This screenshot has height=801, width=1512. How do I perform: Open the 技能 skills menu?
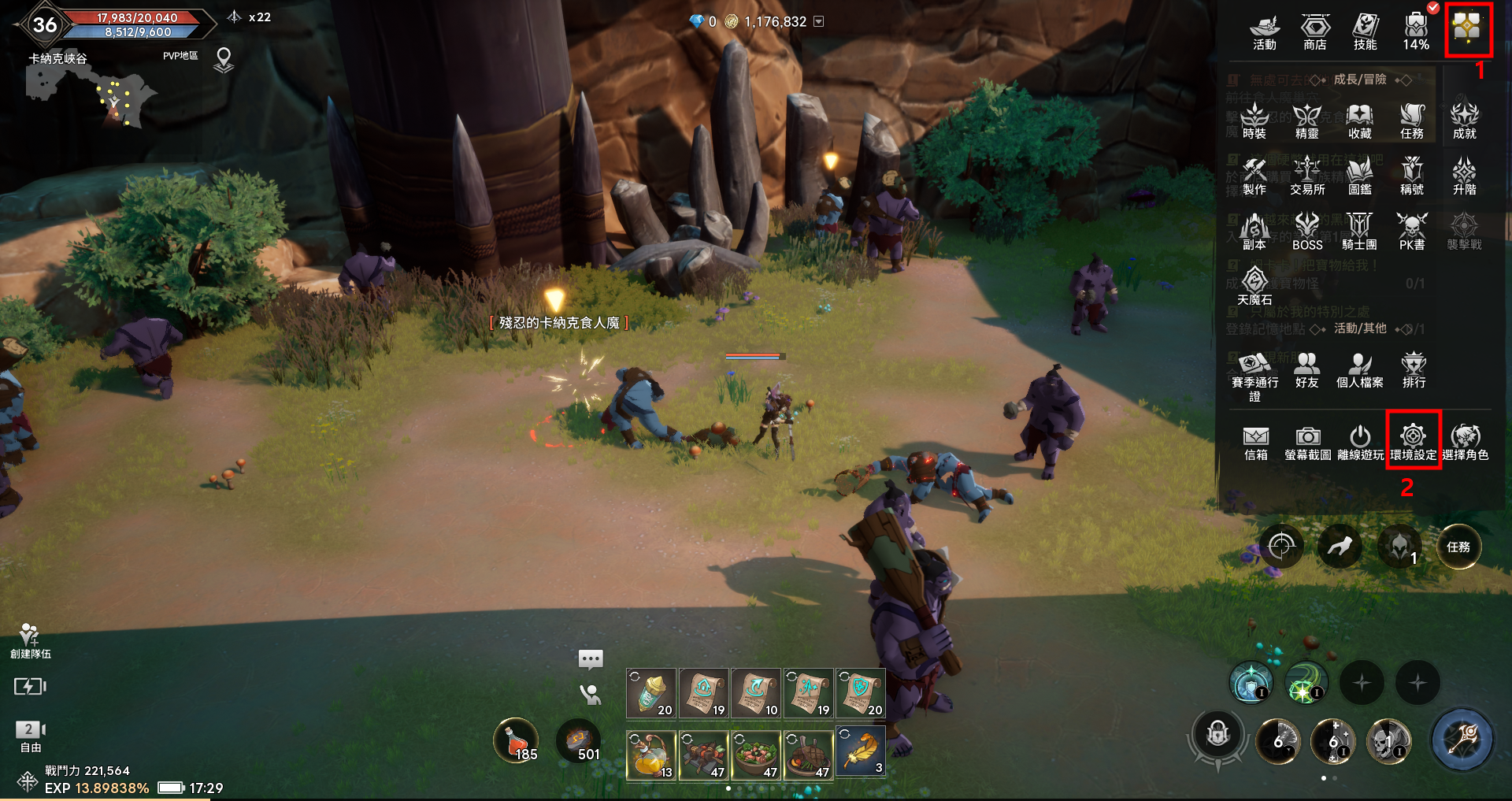pos(1365,32)
